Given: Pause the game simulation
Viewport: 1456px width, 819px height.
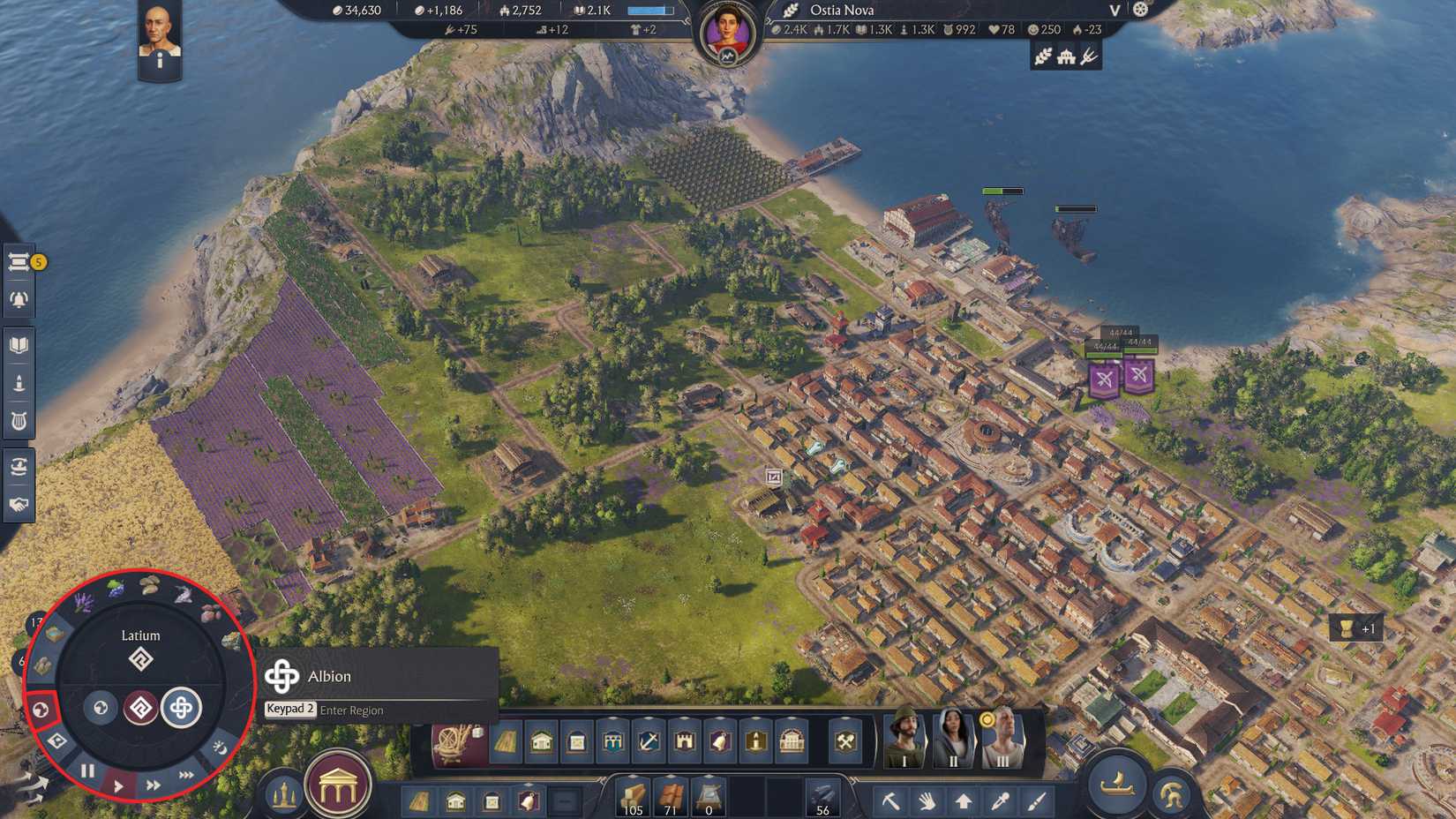Looking at the screenshot, I should [x=87, y=771].
